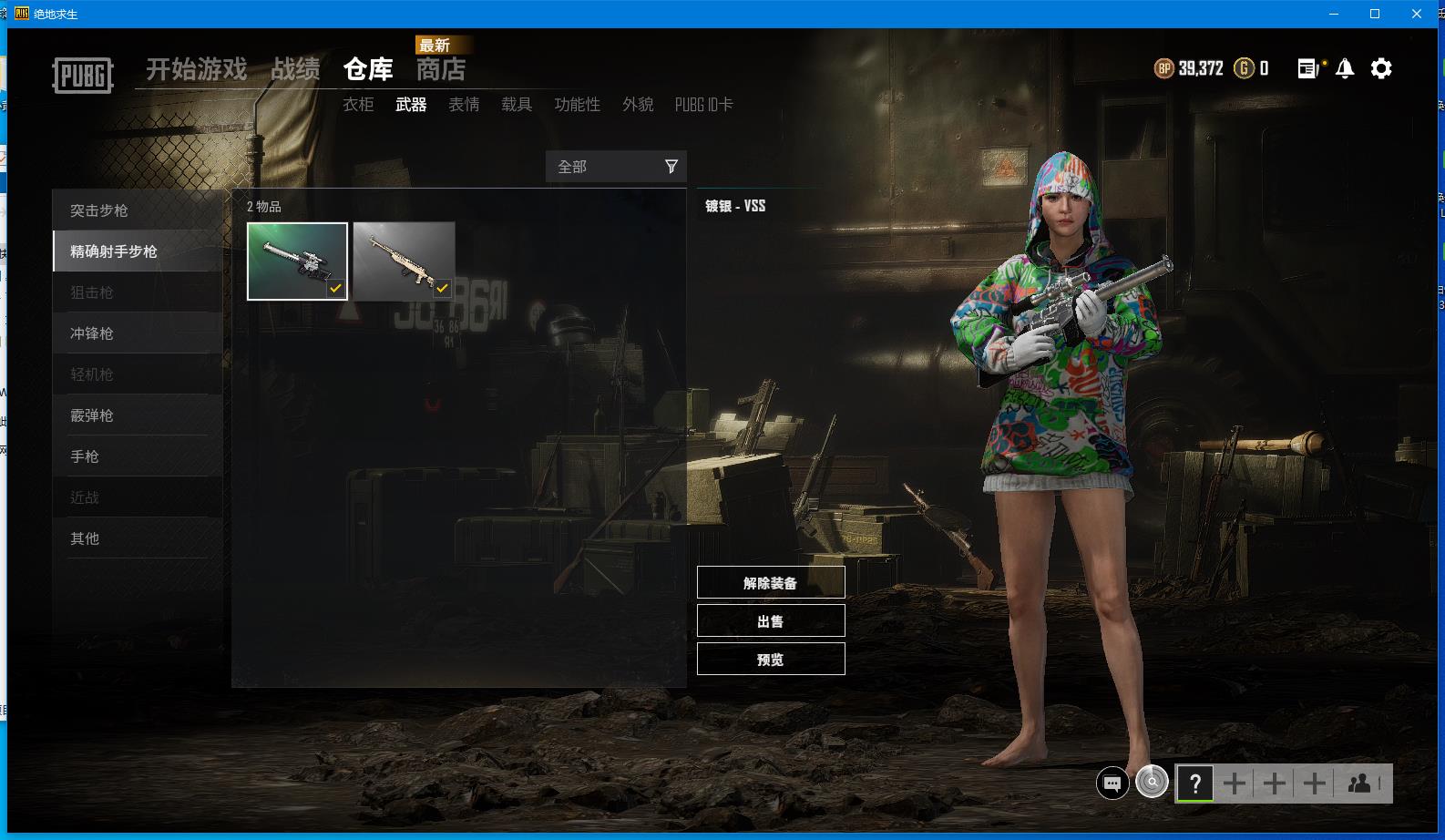Switch to the 战绩 tab

(x=295, y=69)
